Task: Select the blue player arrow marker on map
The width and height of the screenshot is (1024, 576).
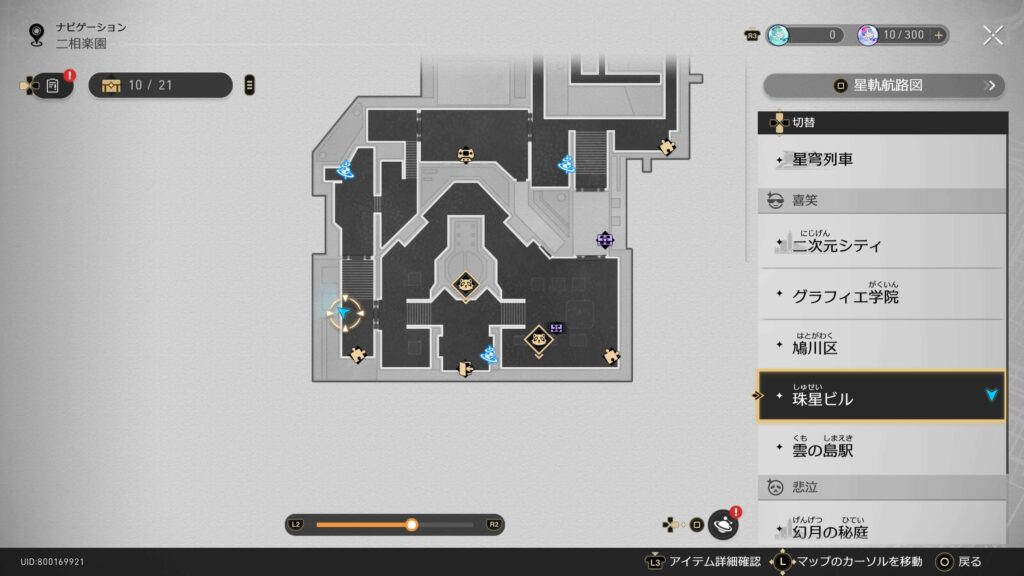Action: coord(346,314)
